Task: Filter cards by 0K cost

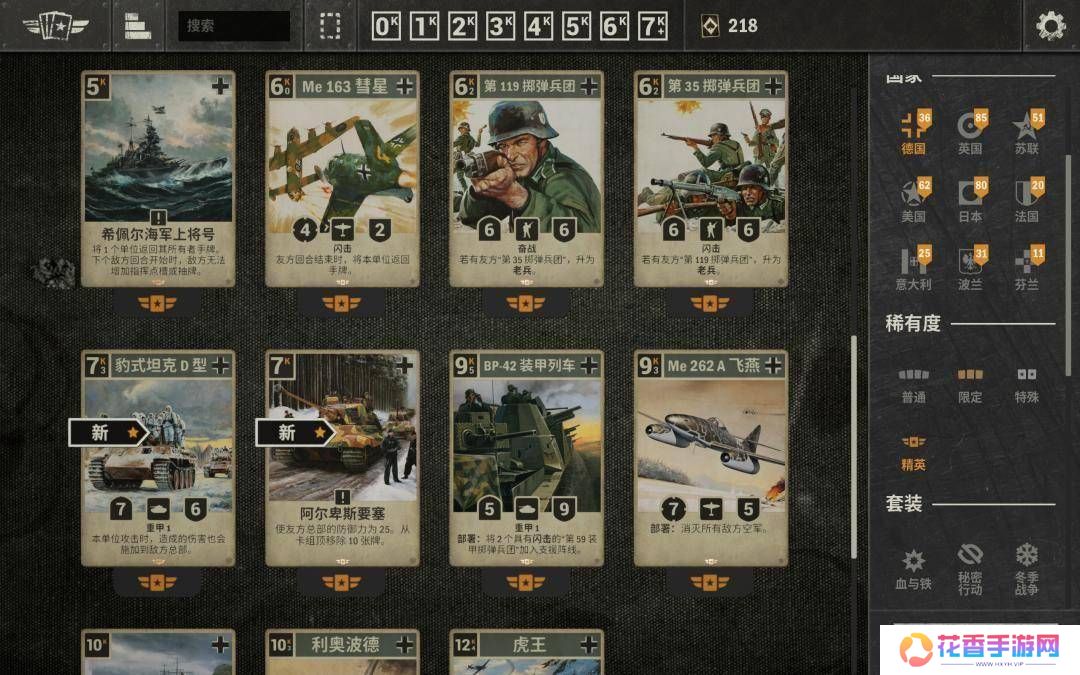Action: coord(386,26)
